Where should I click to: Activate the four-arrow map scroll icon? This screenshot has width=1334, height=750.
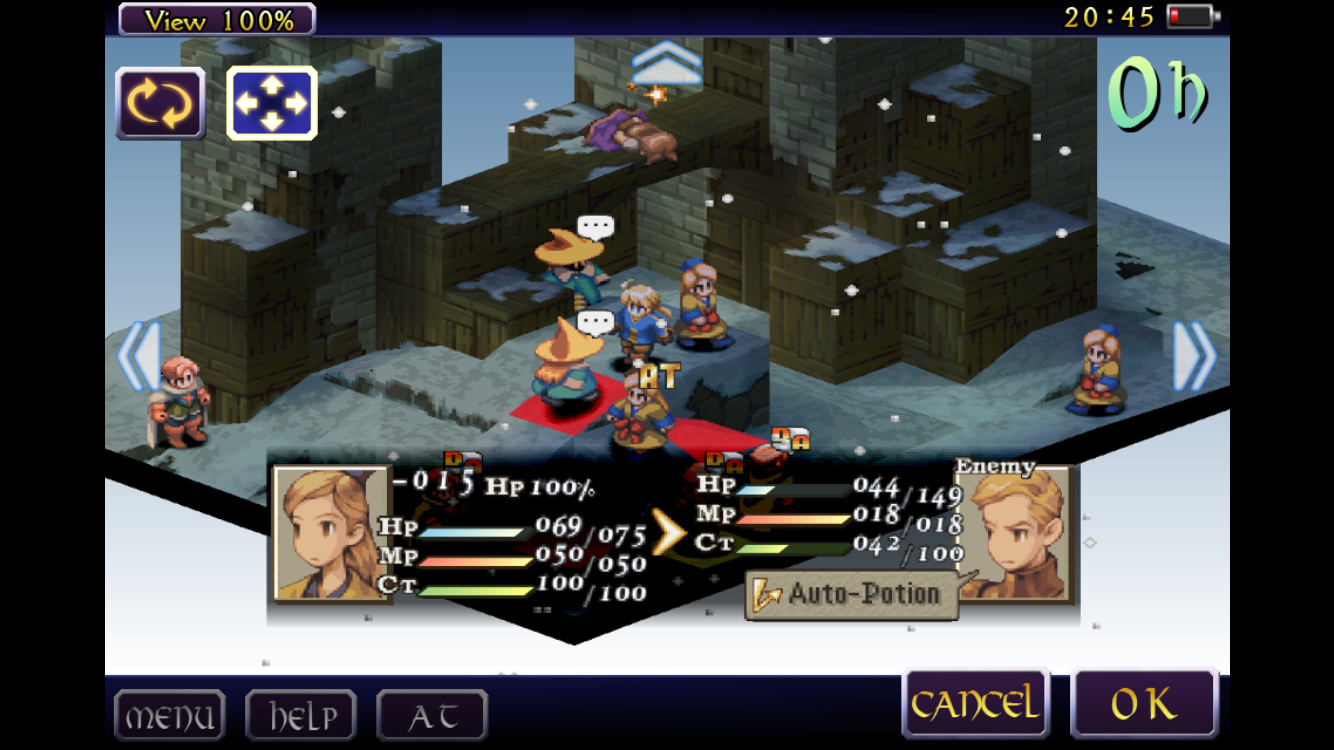click(272, 103)
